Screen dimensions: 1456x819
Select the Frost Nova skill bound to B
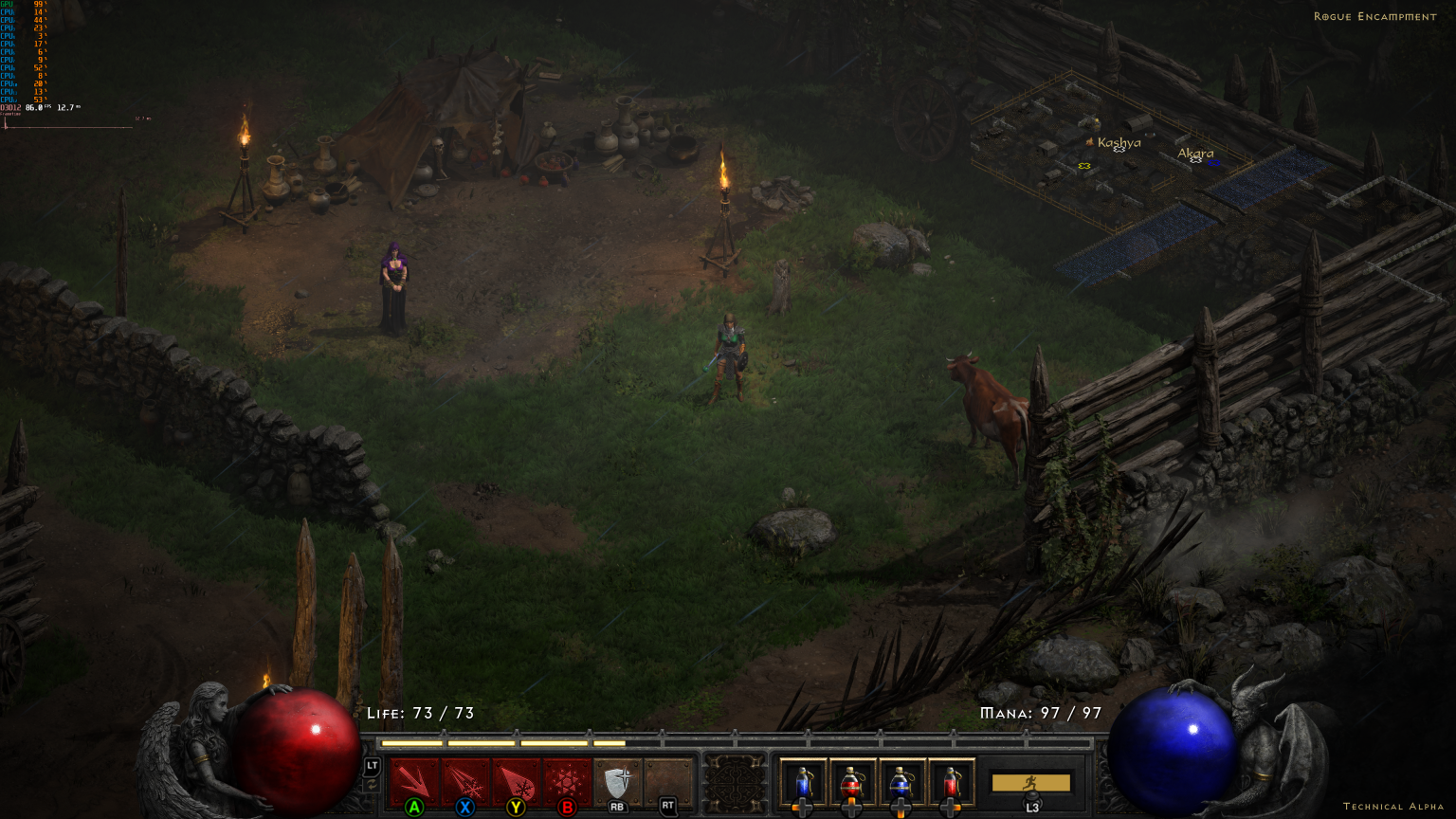[x=567, y=779]
